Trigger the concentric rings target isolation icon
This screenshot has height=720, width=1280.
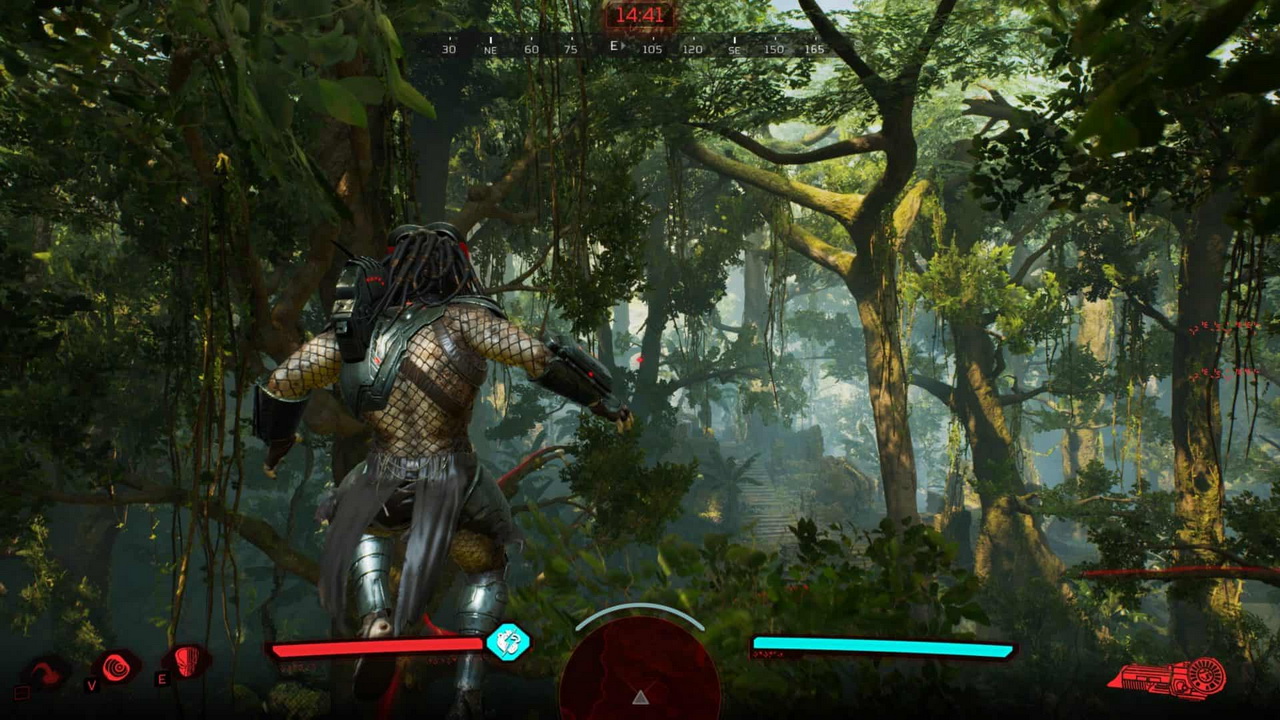pyautogui.click(x=117, y=667)
